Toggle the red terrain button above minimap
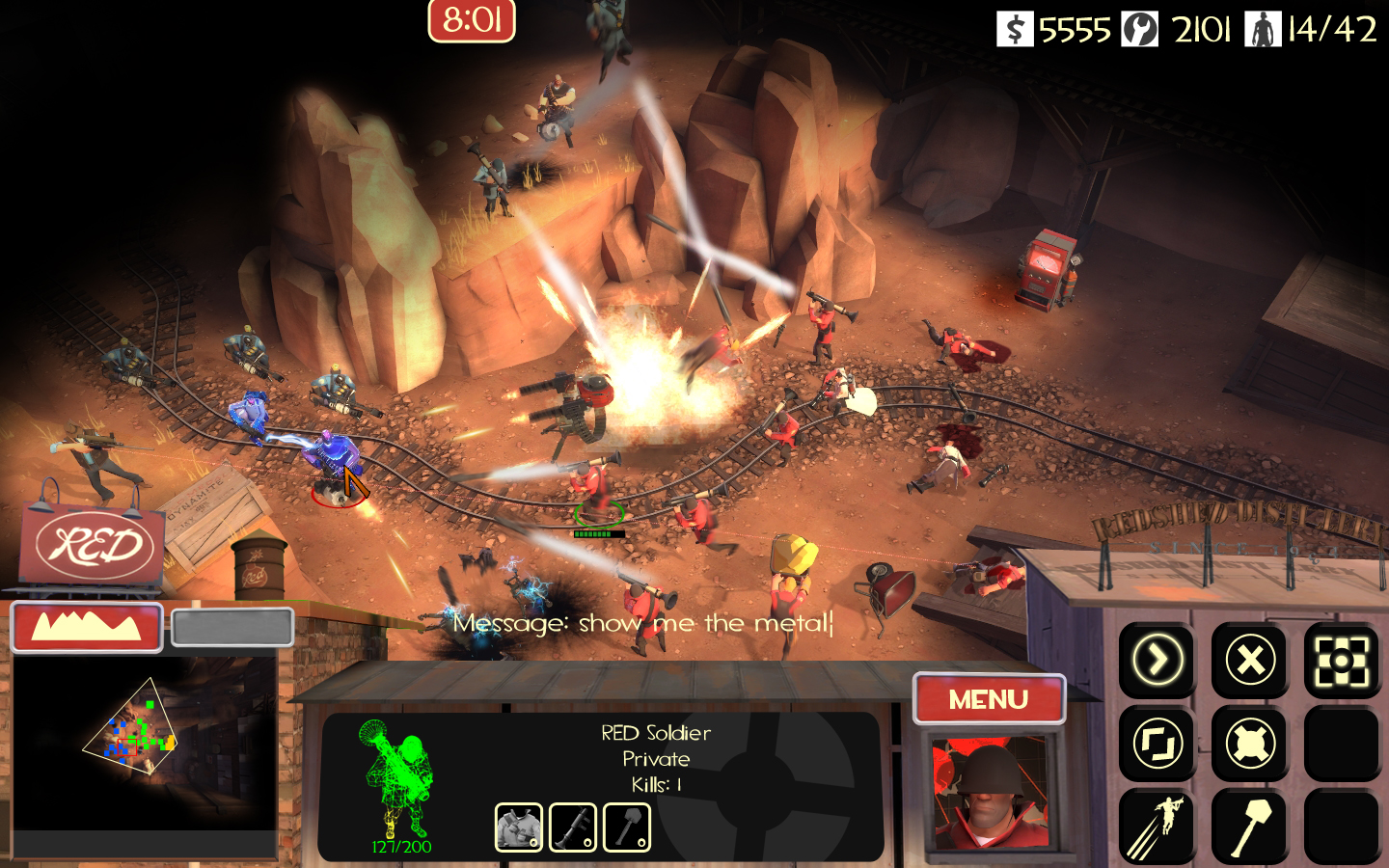The image size is (1389, 868). point(87,628)
